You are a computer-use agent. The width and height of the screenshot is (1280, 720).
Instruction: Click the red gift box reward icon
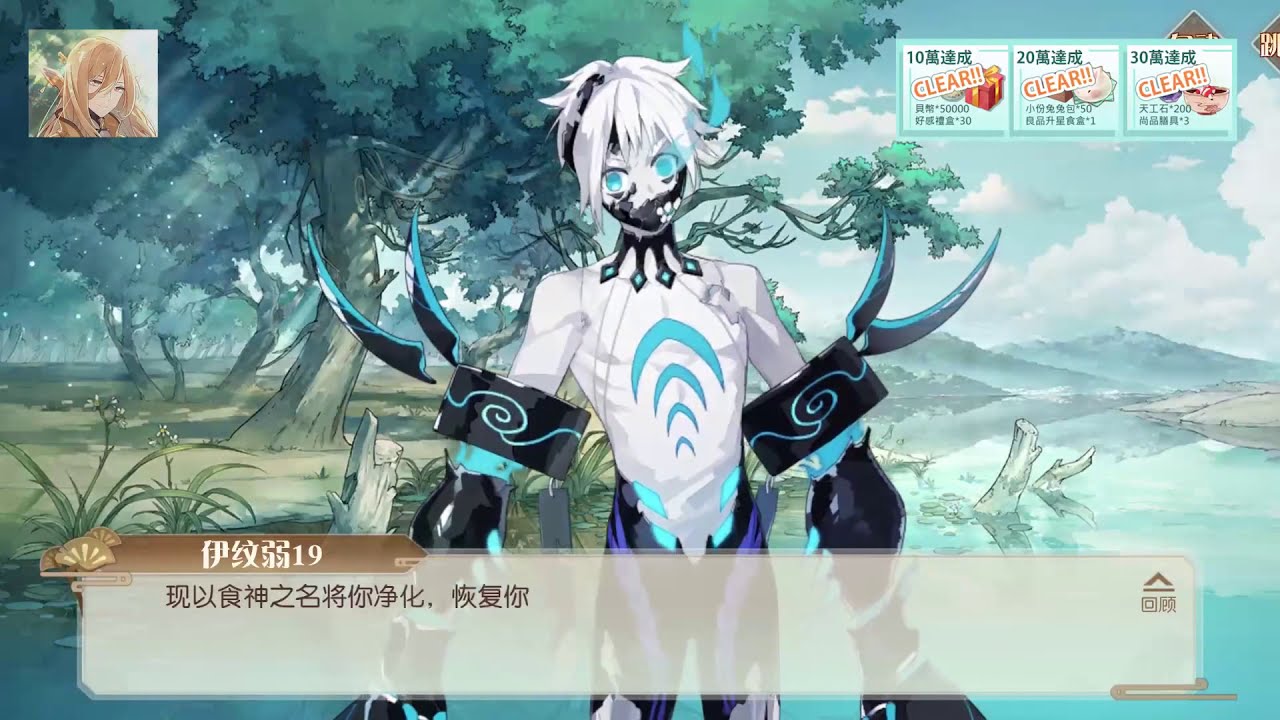coord(983,93)
